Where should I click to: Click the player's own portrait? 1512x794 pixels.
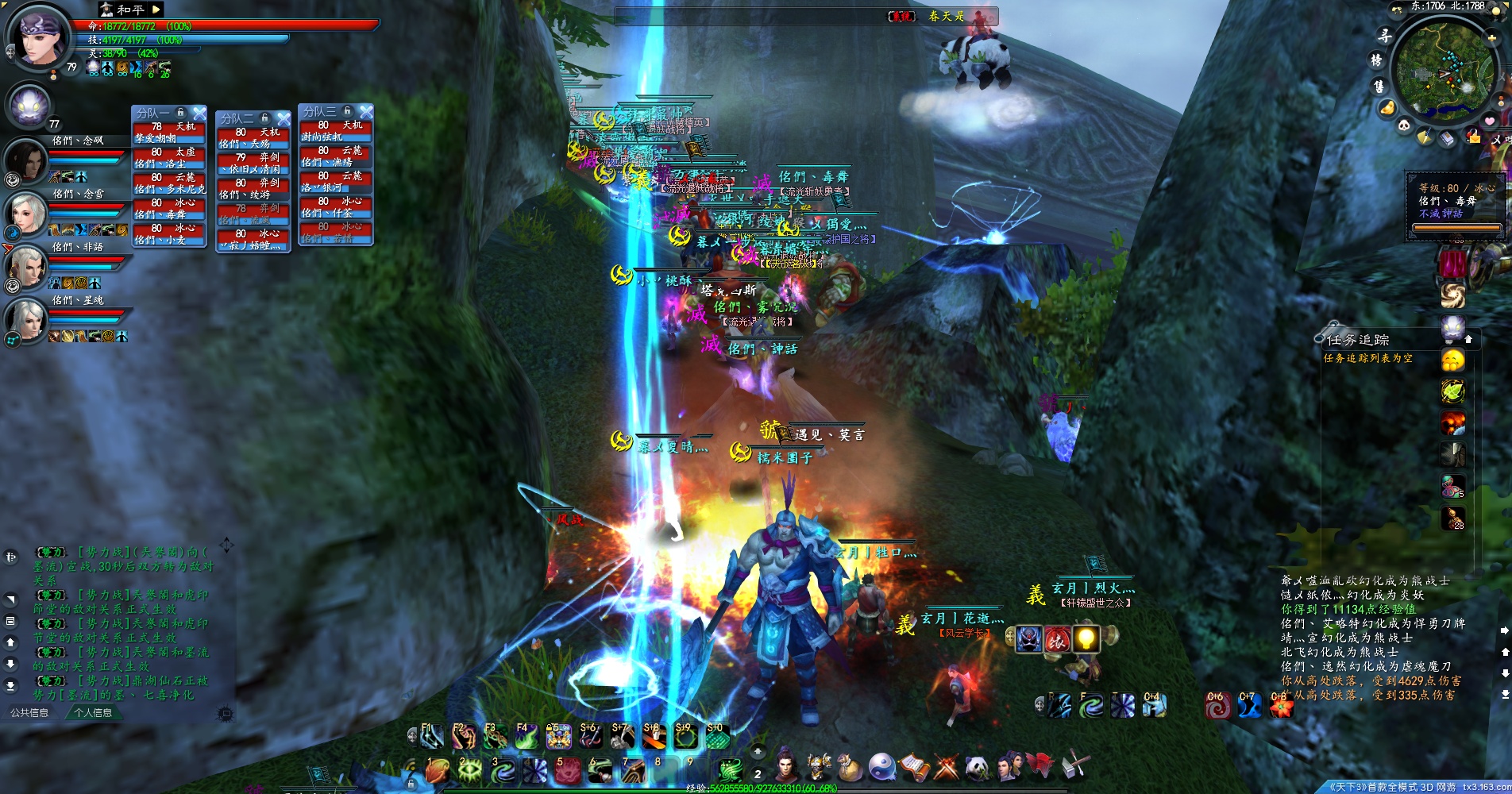pyautogui.click(x=37, y=37)
